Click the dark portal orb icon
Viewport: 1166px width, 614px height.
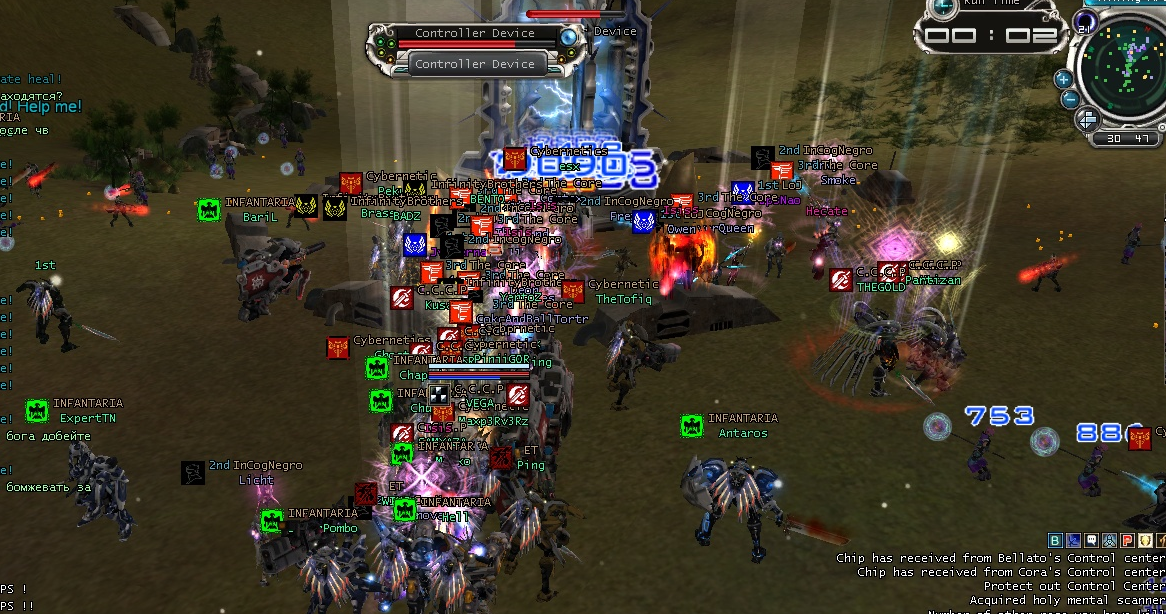[x=1086, y=21]
